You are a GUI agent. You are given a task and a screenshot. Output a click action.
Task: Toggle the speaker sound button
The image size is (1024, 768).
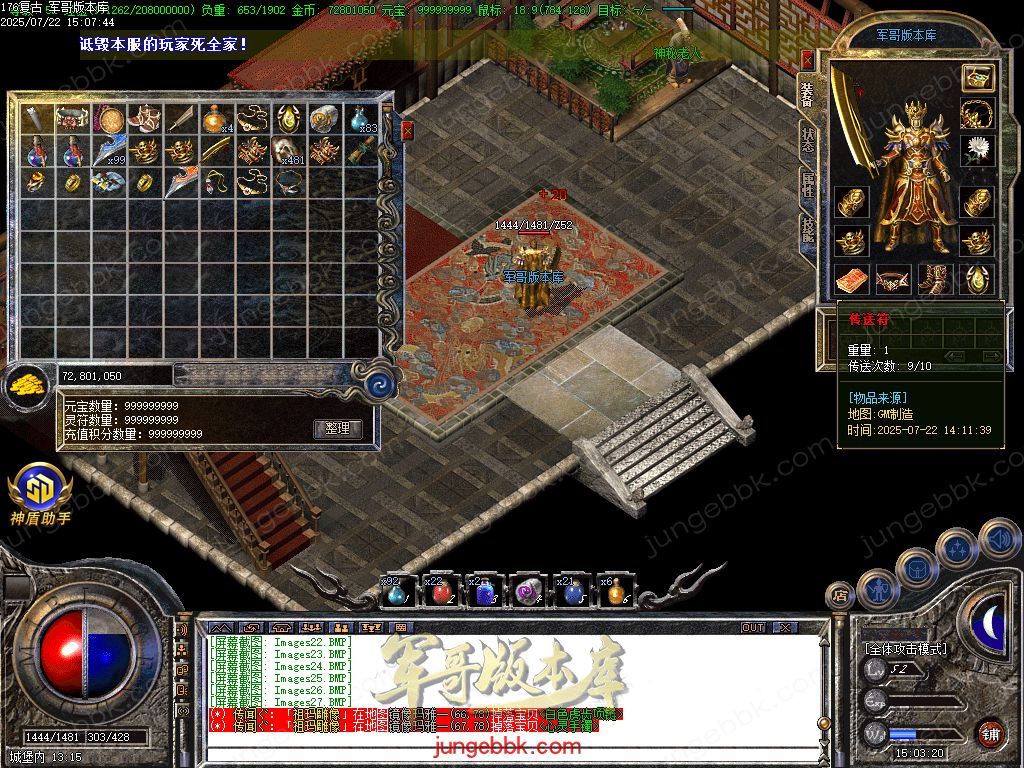[1000, 540]
